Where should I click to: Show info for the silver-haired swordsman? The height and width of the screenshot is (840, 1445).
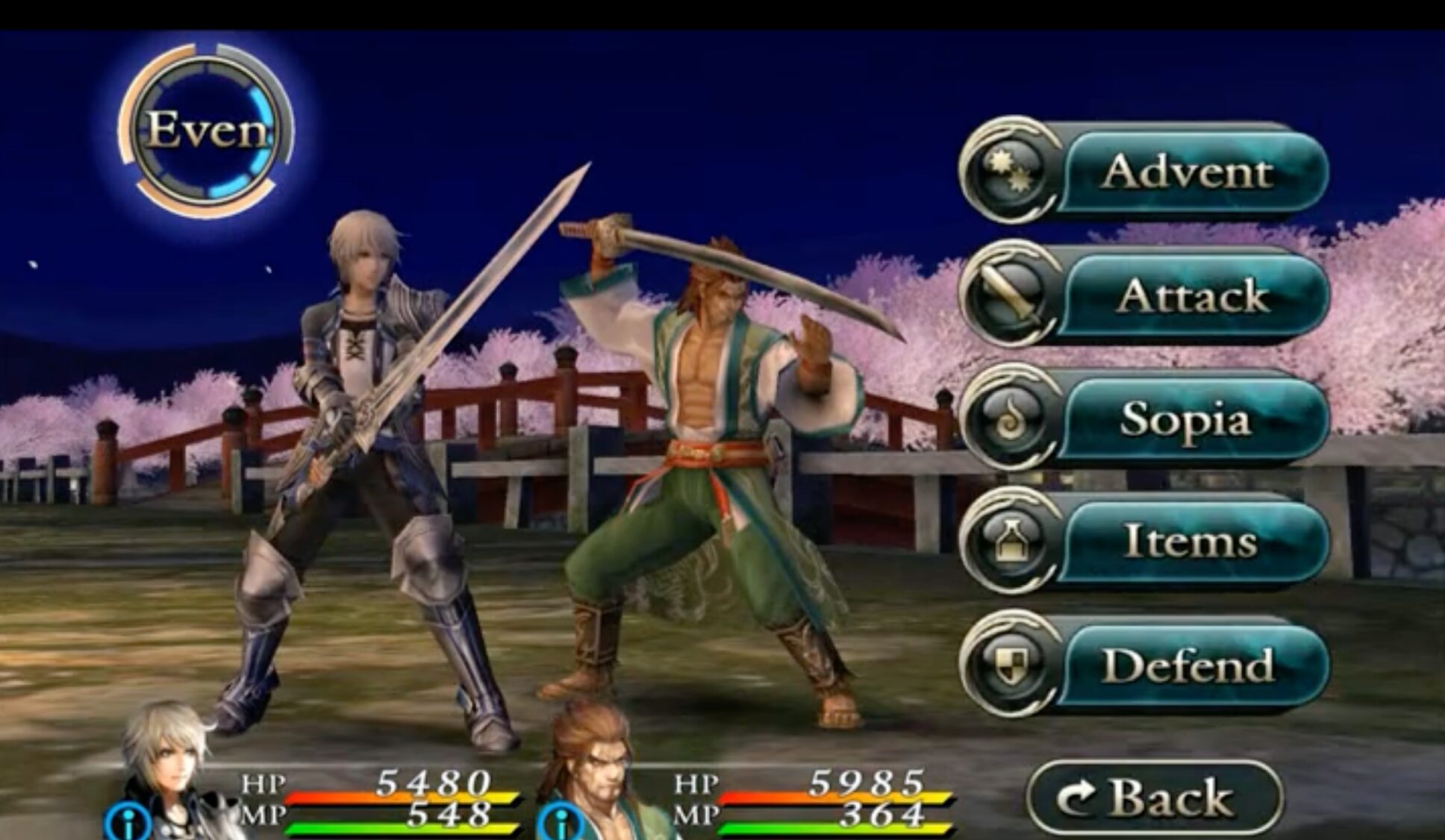128,822
